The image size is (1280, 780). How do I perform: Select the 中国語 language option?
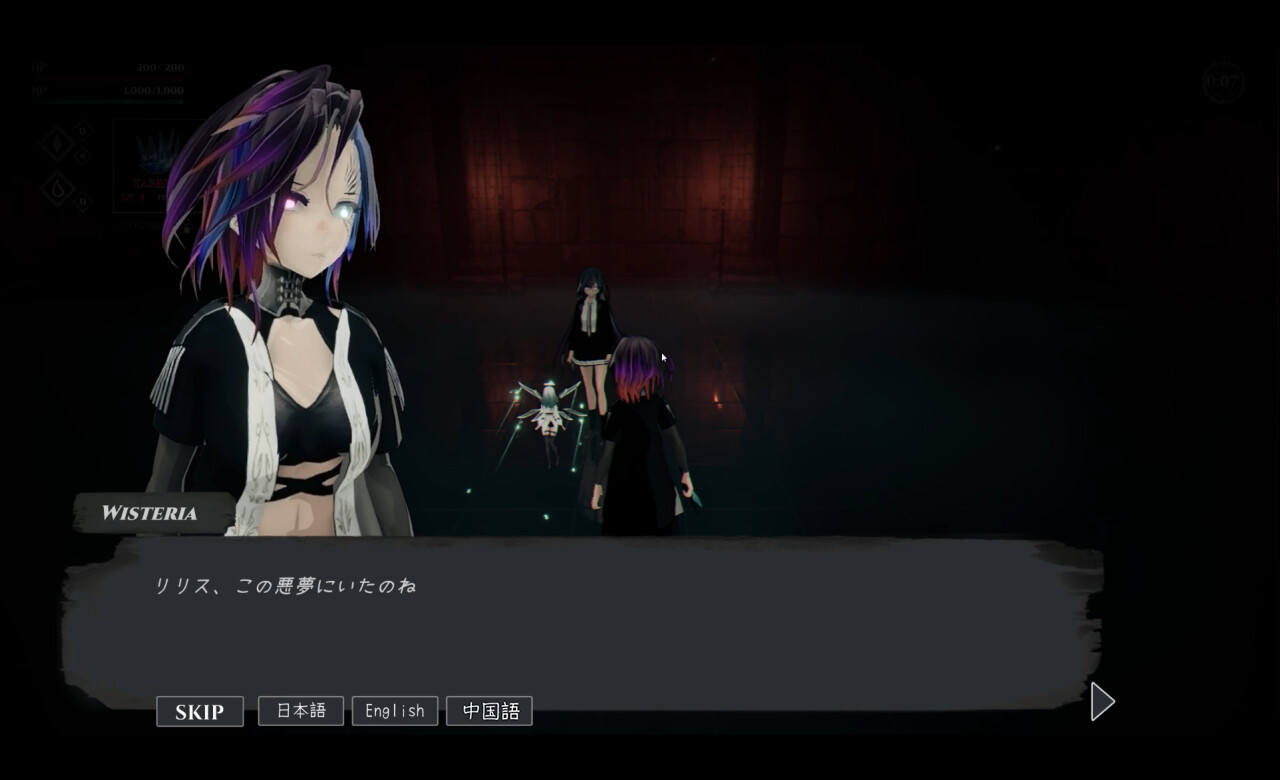coord(489,710)
